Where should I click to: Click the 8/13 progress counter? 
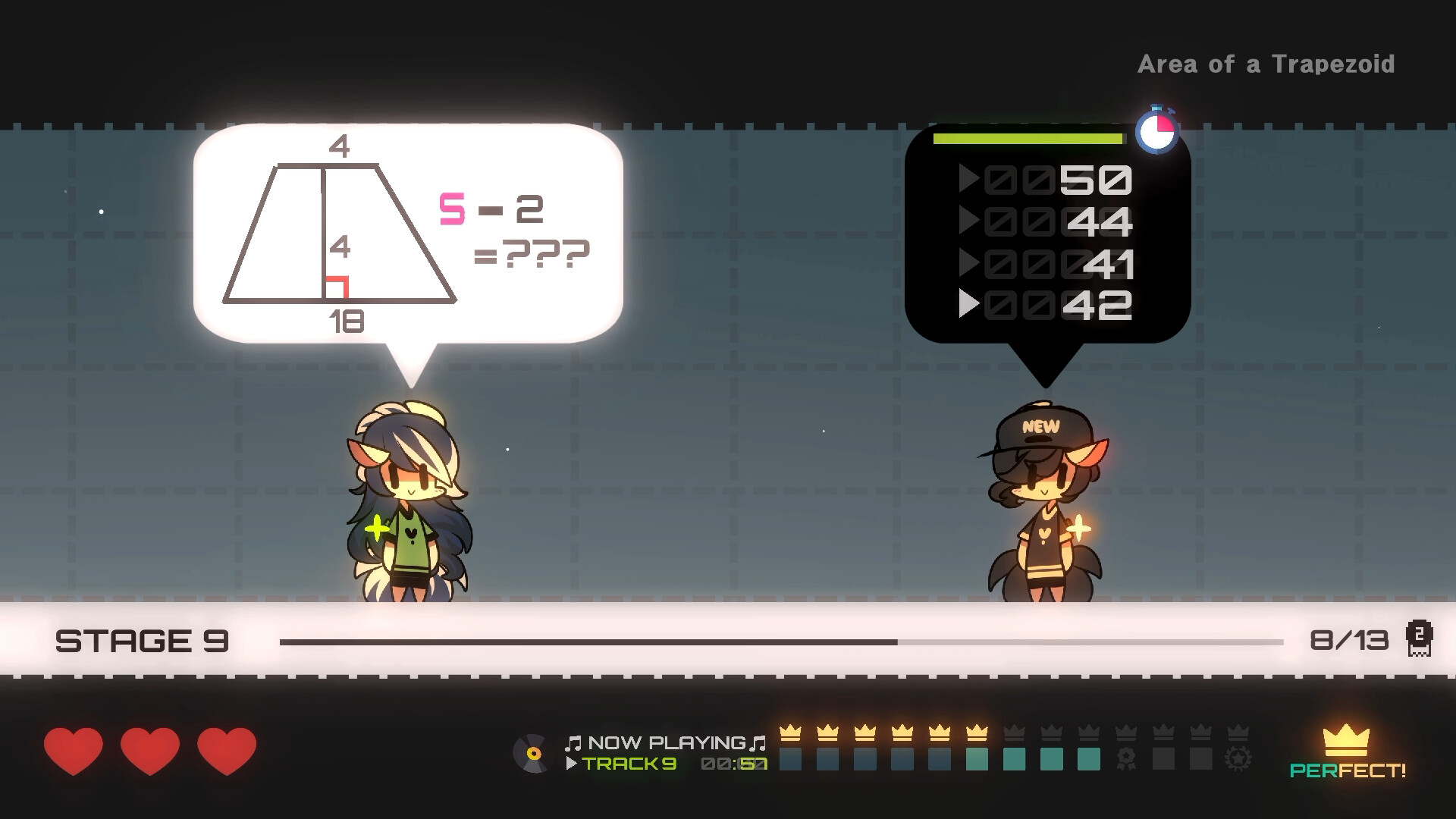1349,641
